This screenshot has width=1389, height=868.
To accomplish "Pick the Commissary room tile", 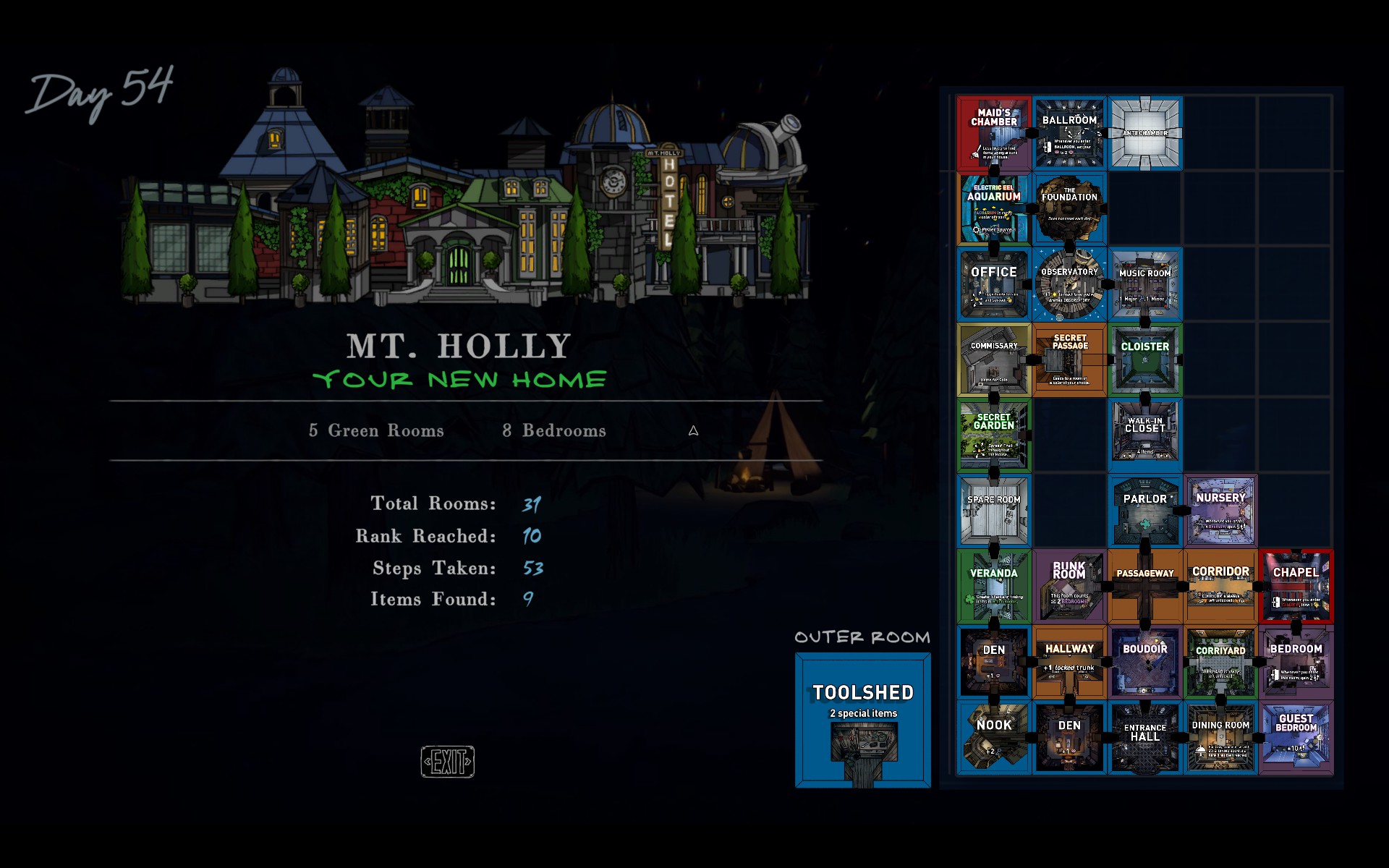I will [x=994, y=360].
